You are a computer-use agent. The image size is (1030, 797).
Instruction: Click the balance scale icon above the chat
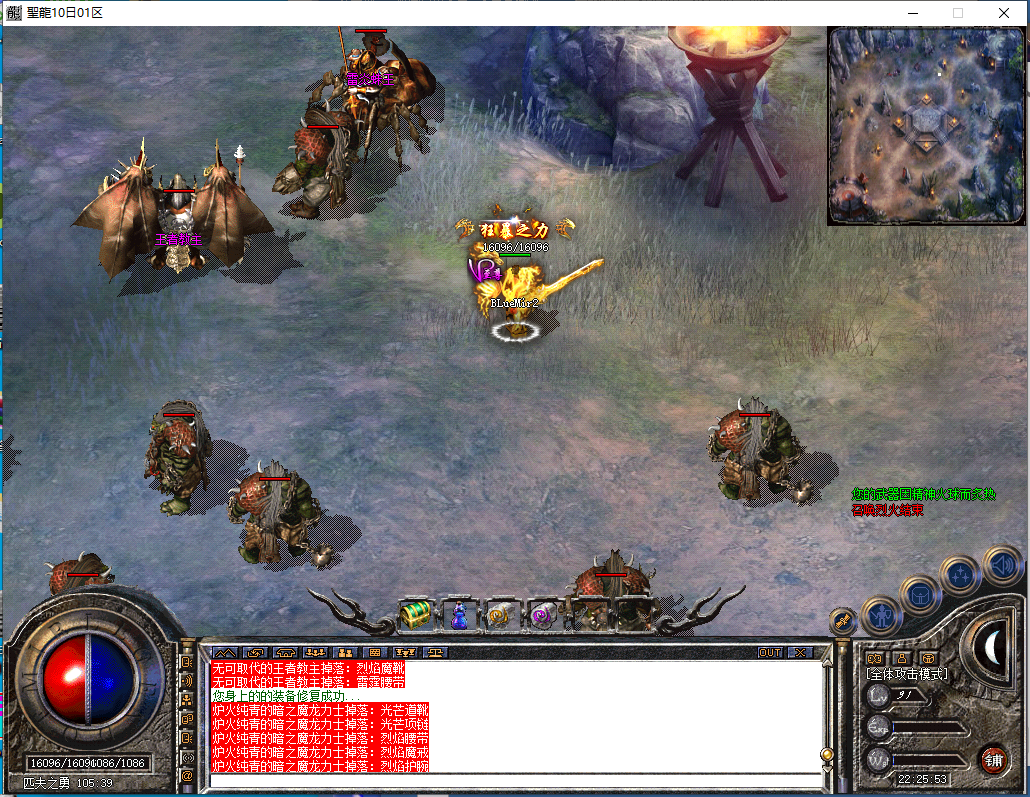click(x=436, y=652)
